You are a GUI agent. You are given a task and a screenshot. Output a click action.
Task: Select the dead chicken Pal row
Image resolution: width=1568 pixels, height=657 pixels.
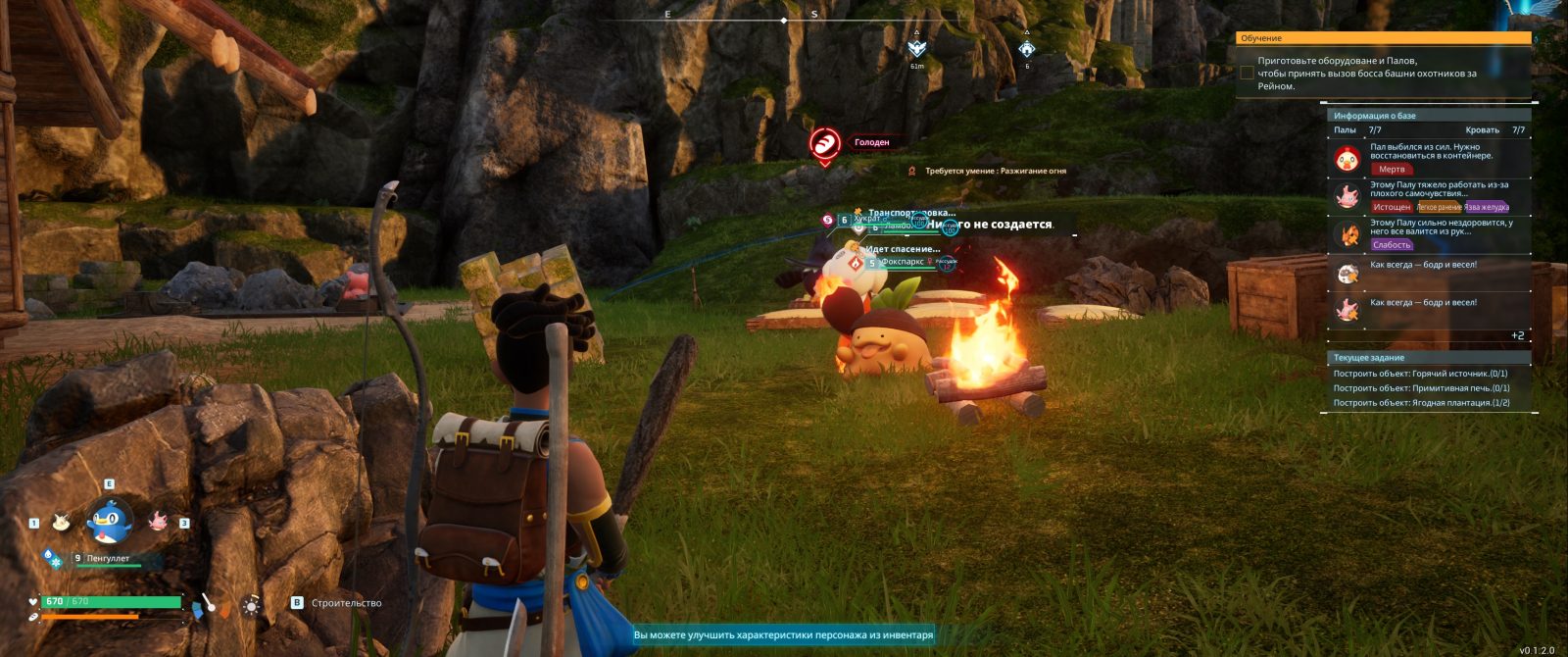[x=1431, y=157]
